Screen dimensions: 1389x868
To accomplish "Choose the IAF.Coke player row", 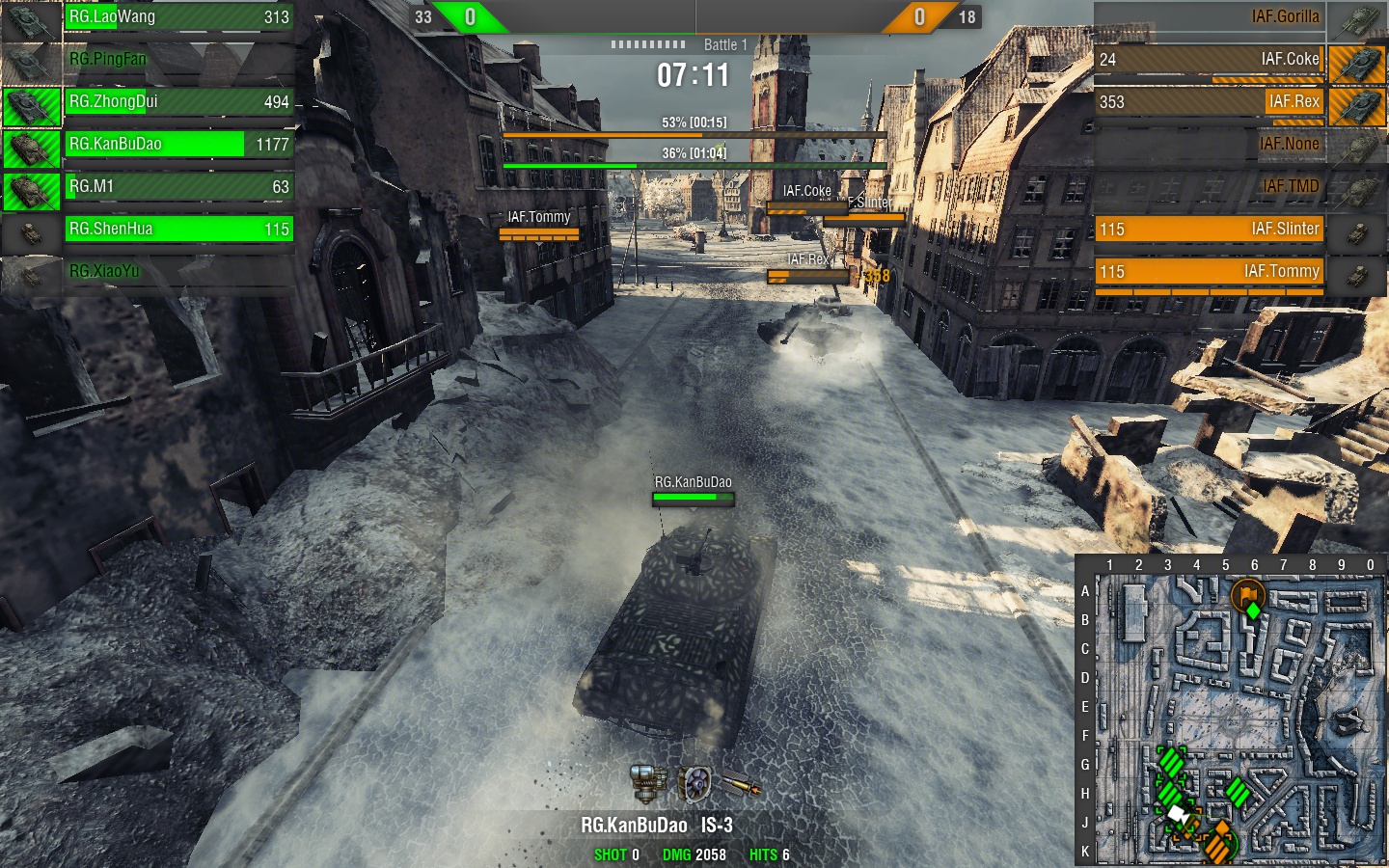I will [x=1210, y=60].
